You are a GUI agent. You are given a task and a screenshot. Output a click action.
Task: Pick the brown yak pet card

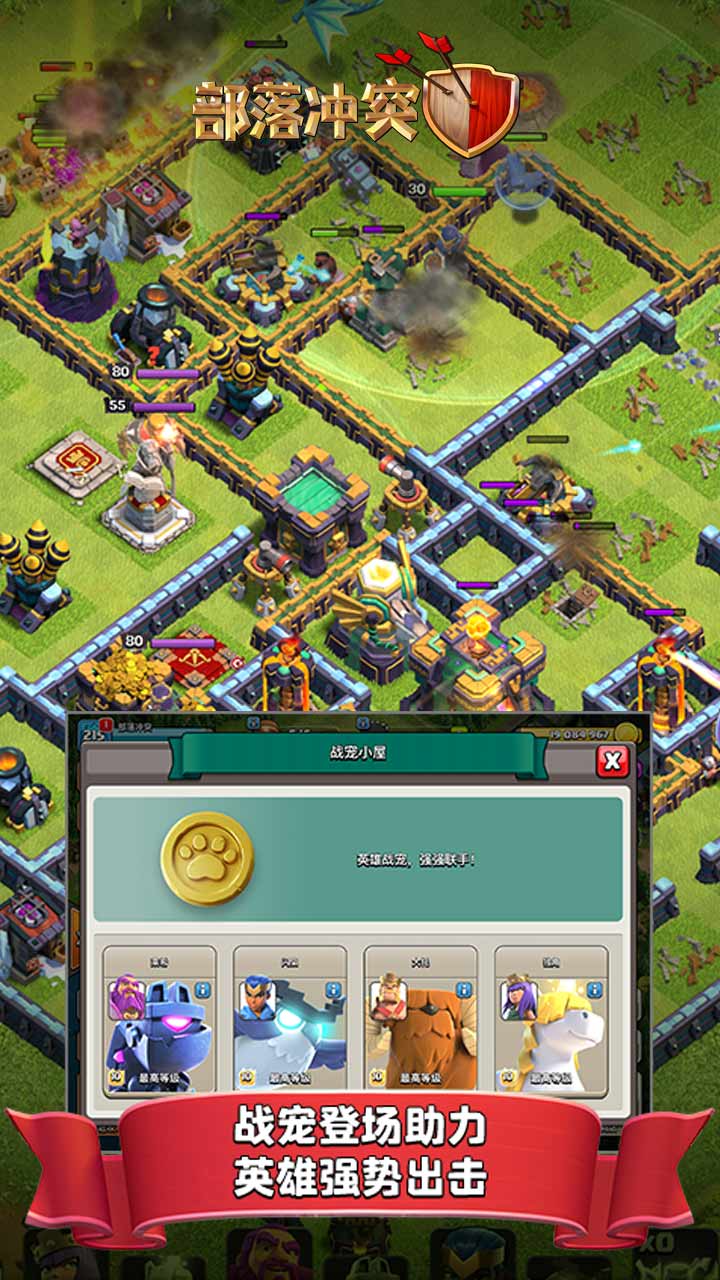click(x=420, y=1030)
